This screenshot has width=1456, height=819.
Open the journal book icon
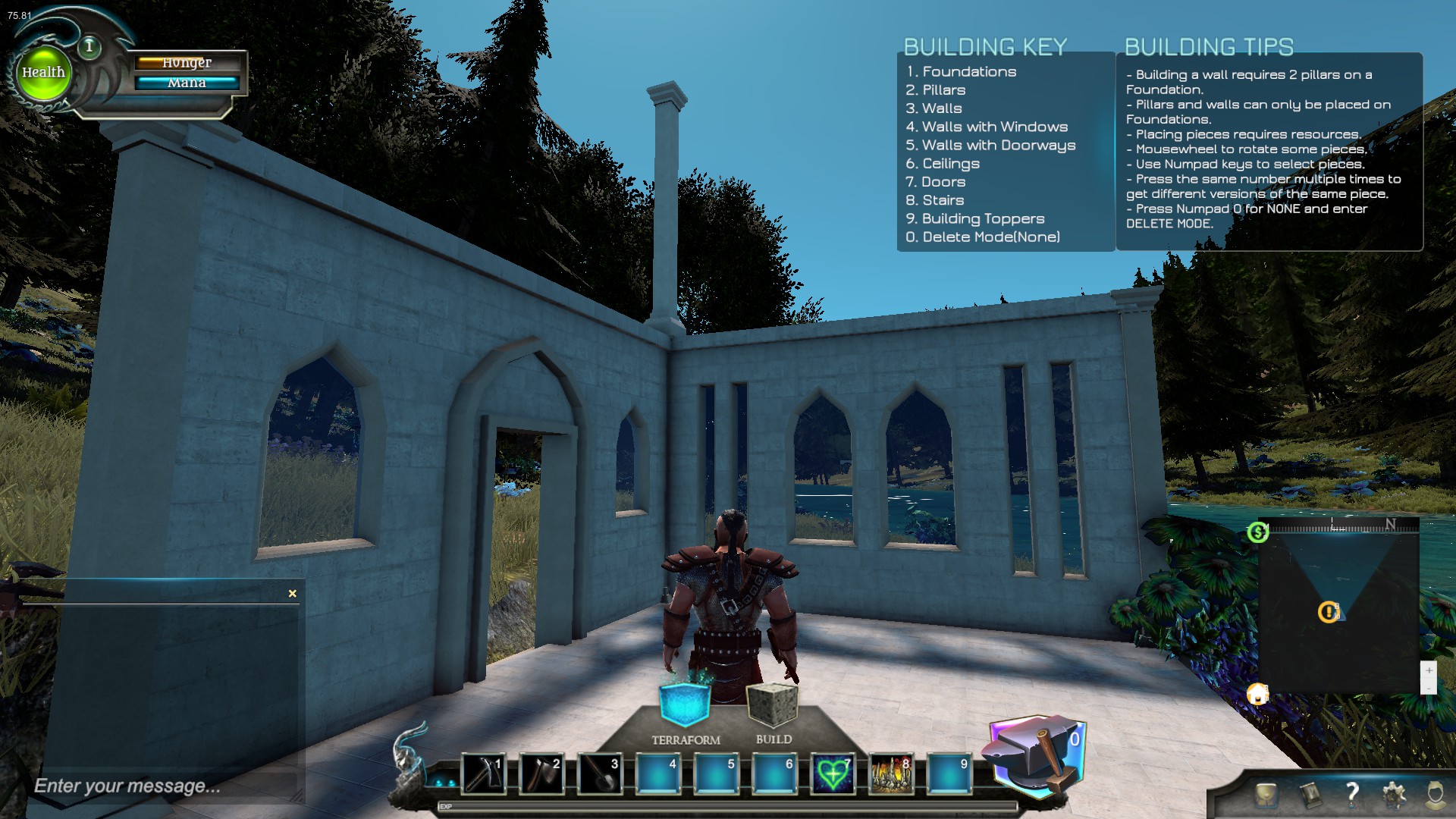click(x=1310, y=795)
